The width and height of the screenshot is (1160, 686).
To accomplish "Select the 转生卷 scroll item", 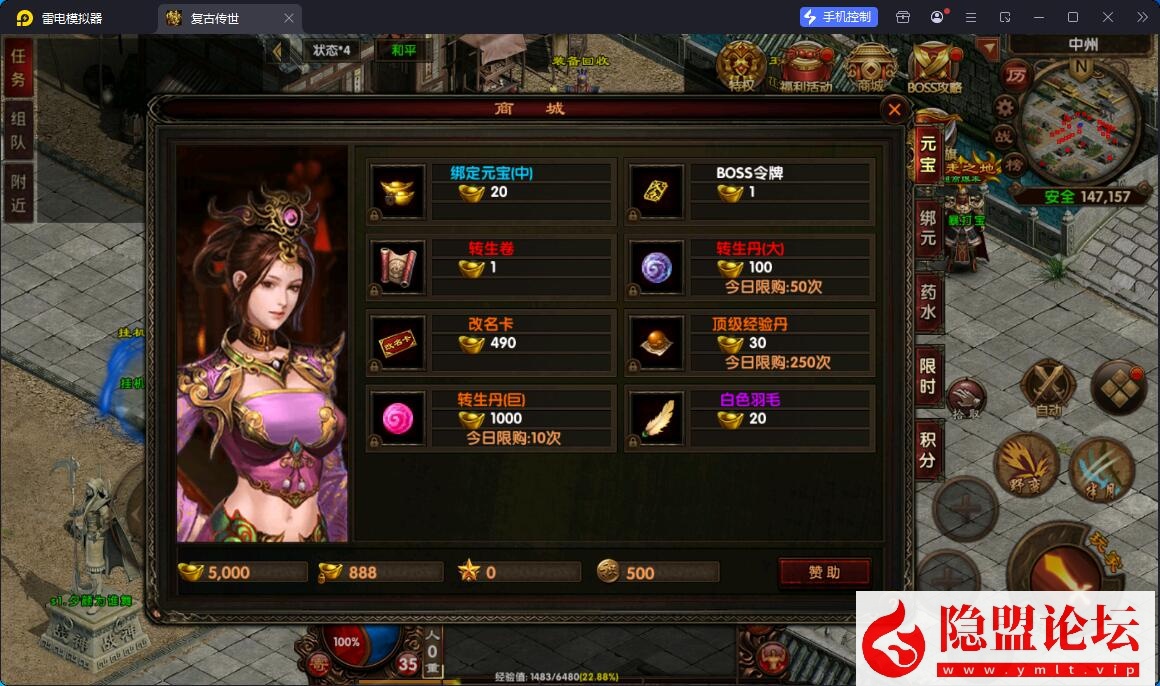I will click(x=397, y=266).
